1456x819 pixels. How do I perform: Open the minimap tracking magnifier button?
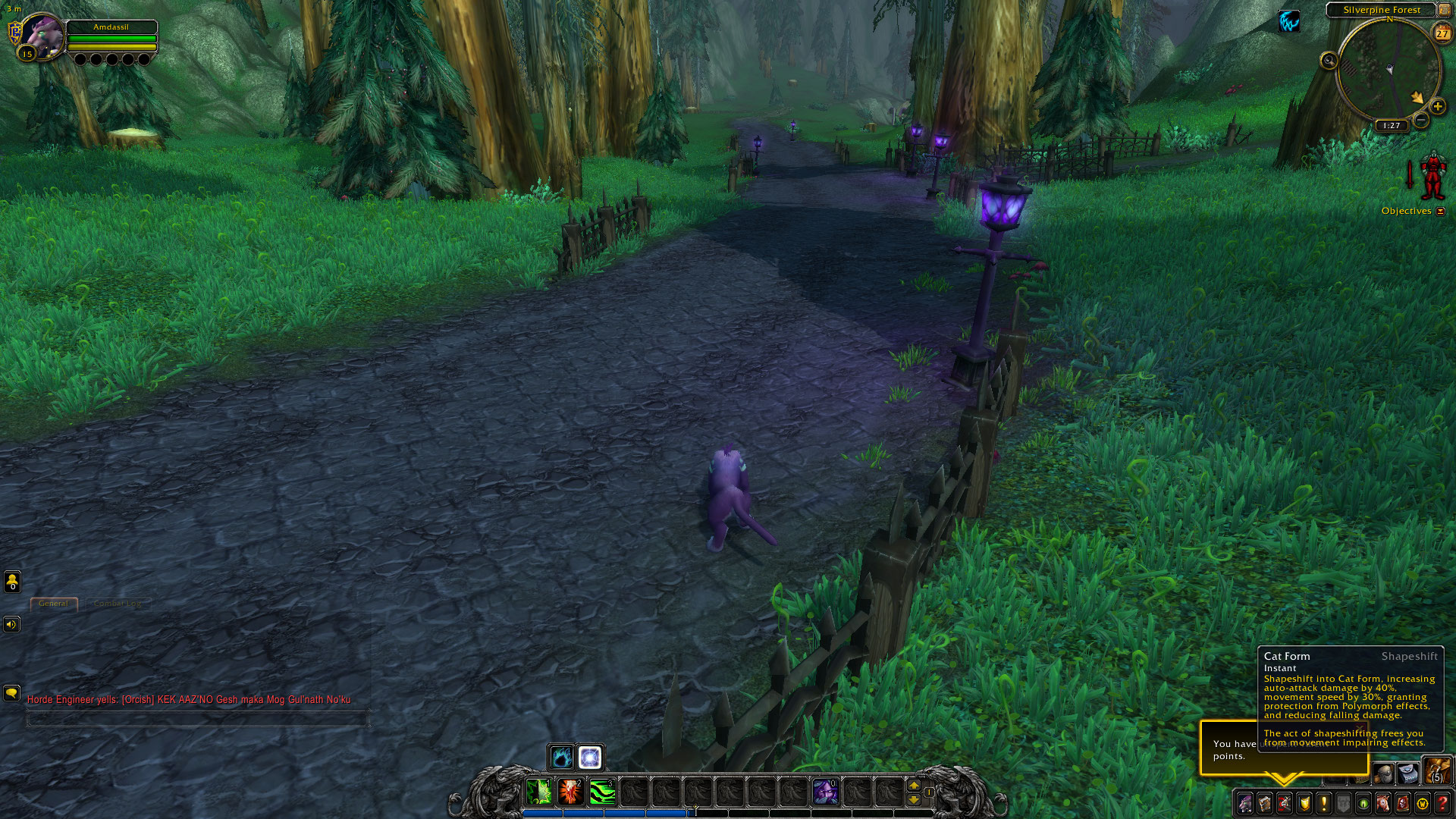pos(1329,61)
